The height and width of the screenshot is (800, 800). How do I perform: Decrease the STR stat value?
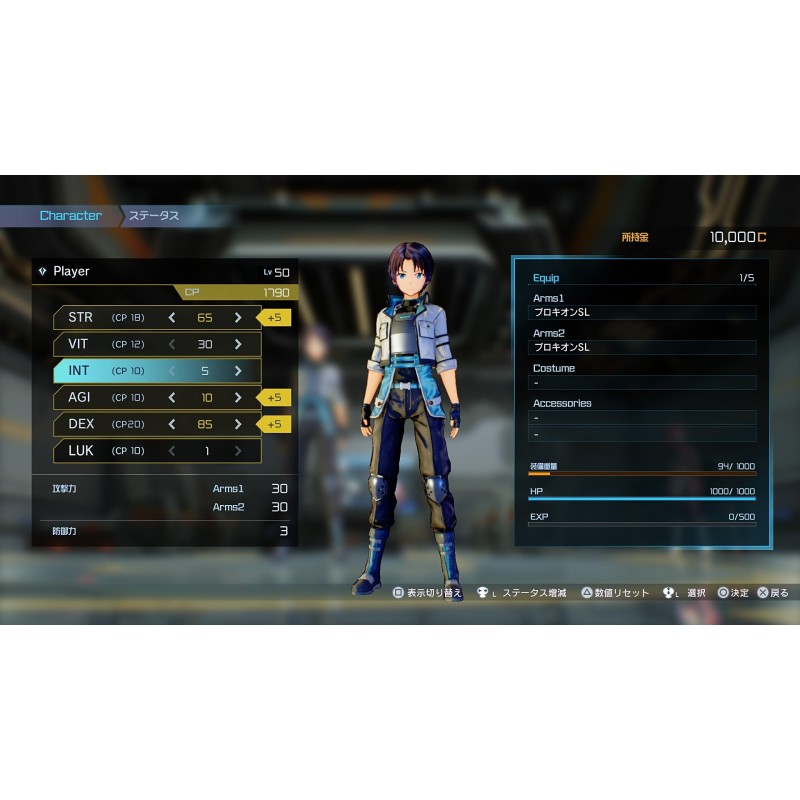(x=172, y=317)
